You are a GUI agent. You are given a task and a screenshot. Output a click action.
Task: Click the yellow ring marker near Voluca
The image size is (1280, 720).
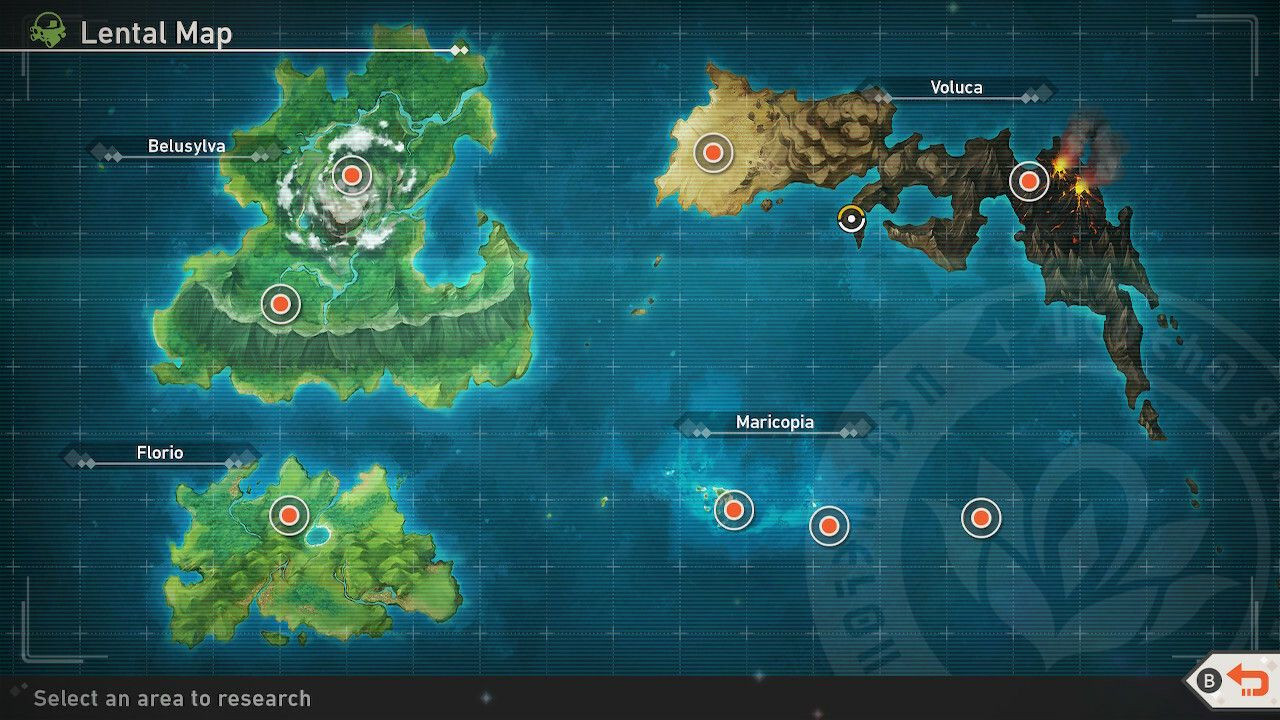pyautogui.click(x=851, y=218)
